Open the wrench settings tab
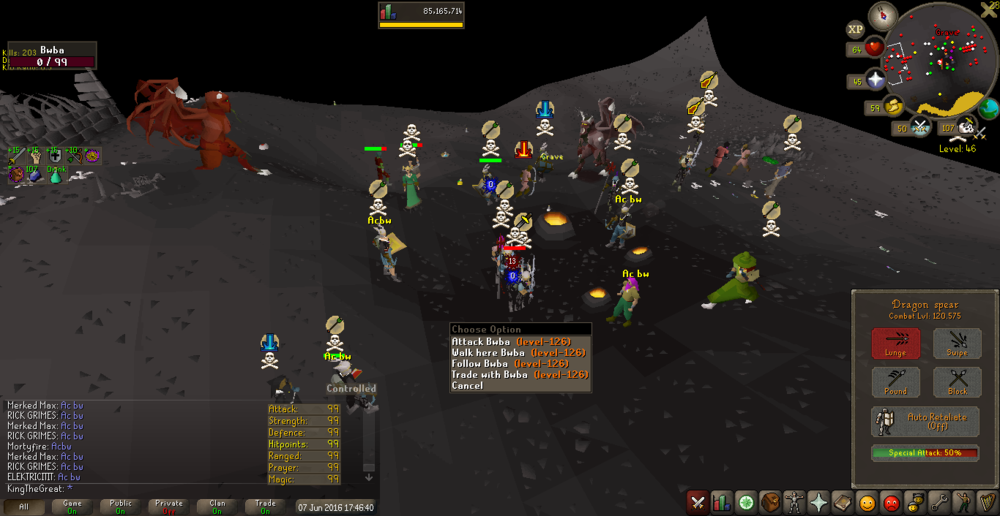 click(x=939, y=502)
